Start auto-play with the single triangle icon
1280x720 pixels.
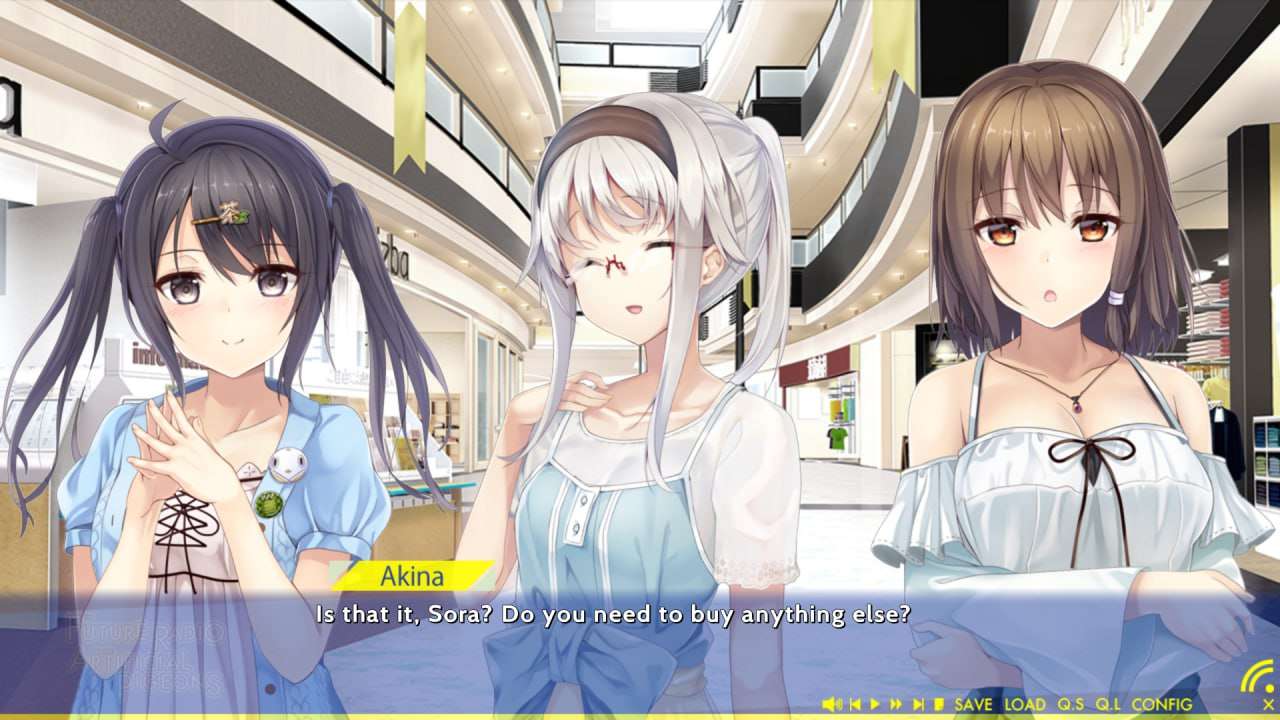pos(875,705)
